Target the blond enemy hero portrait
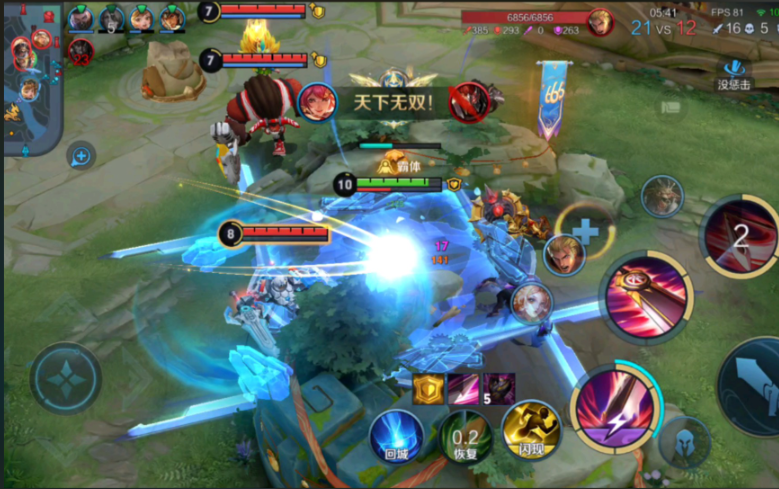 pos(564,254)
